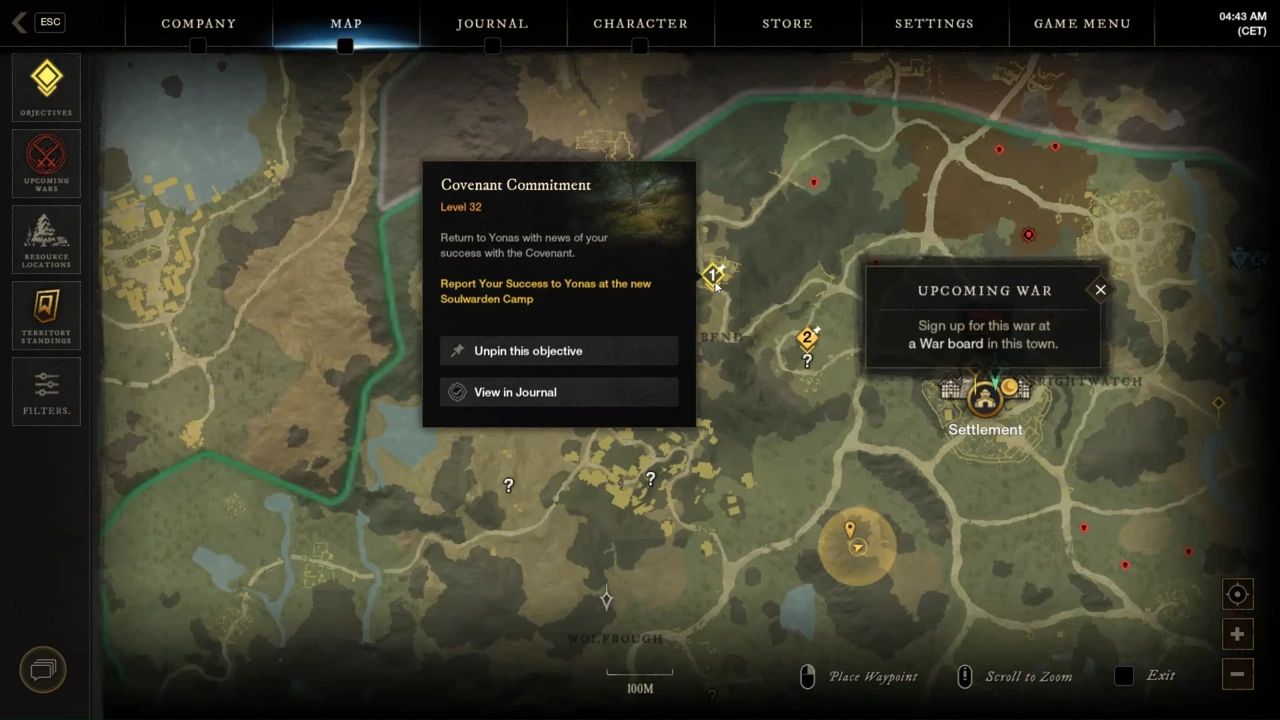Show Upcoming Wars on the map
Screen dimensions: 1280x720
point(46,163)
